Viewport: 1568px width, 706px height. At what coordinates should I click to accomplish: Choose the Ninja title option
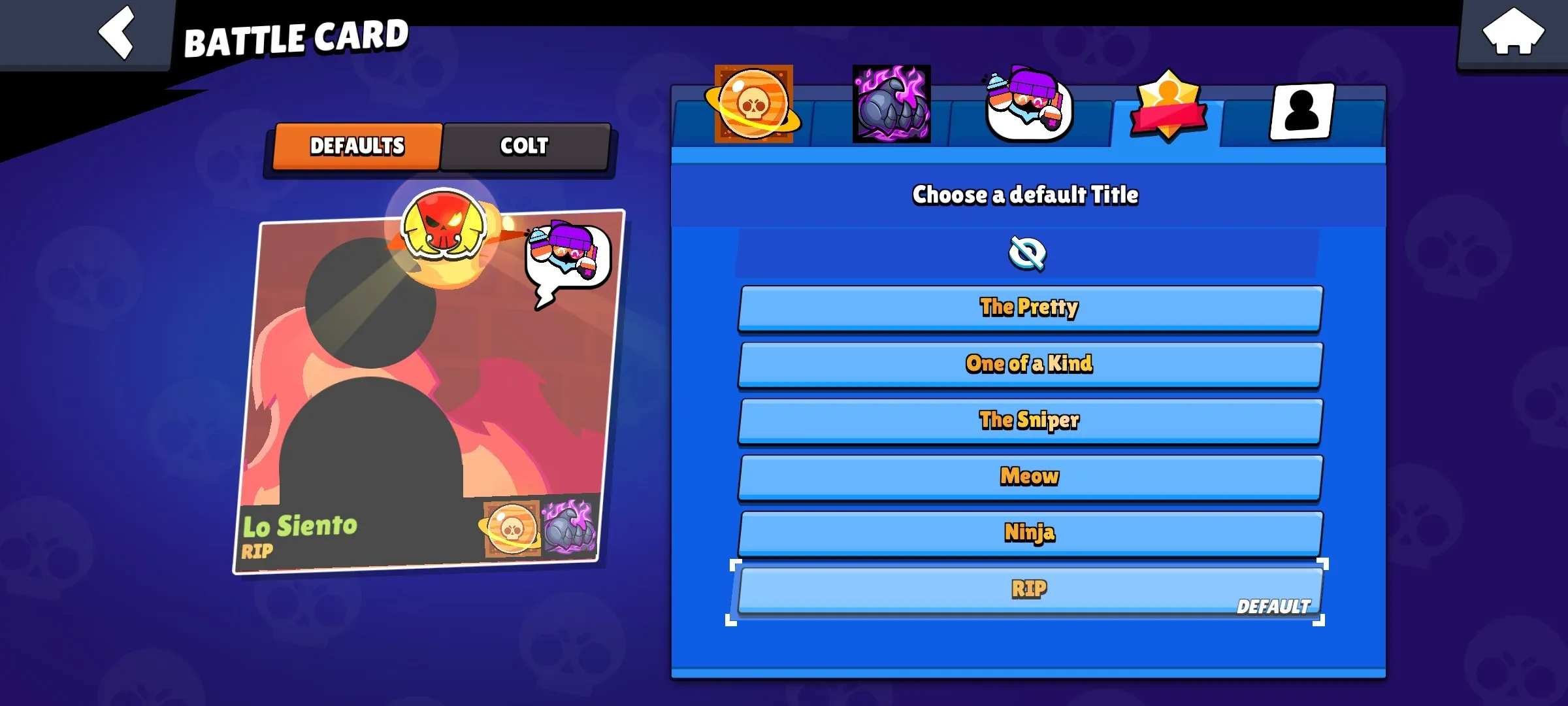pyautogui.click(x=1028, y=531)
